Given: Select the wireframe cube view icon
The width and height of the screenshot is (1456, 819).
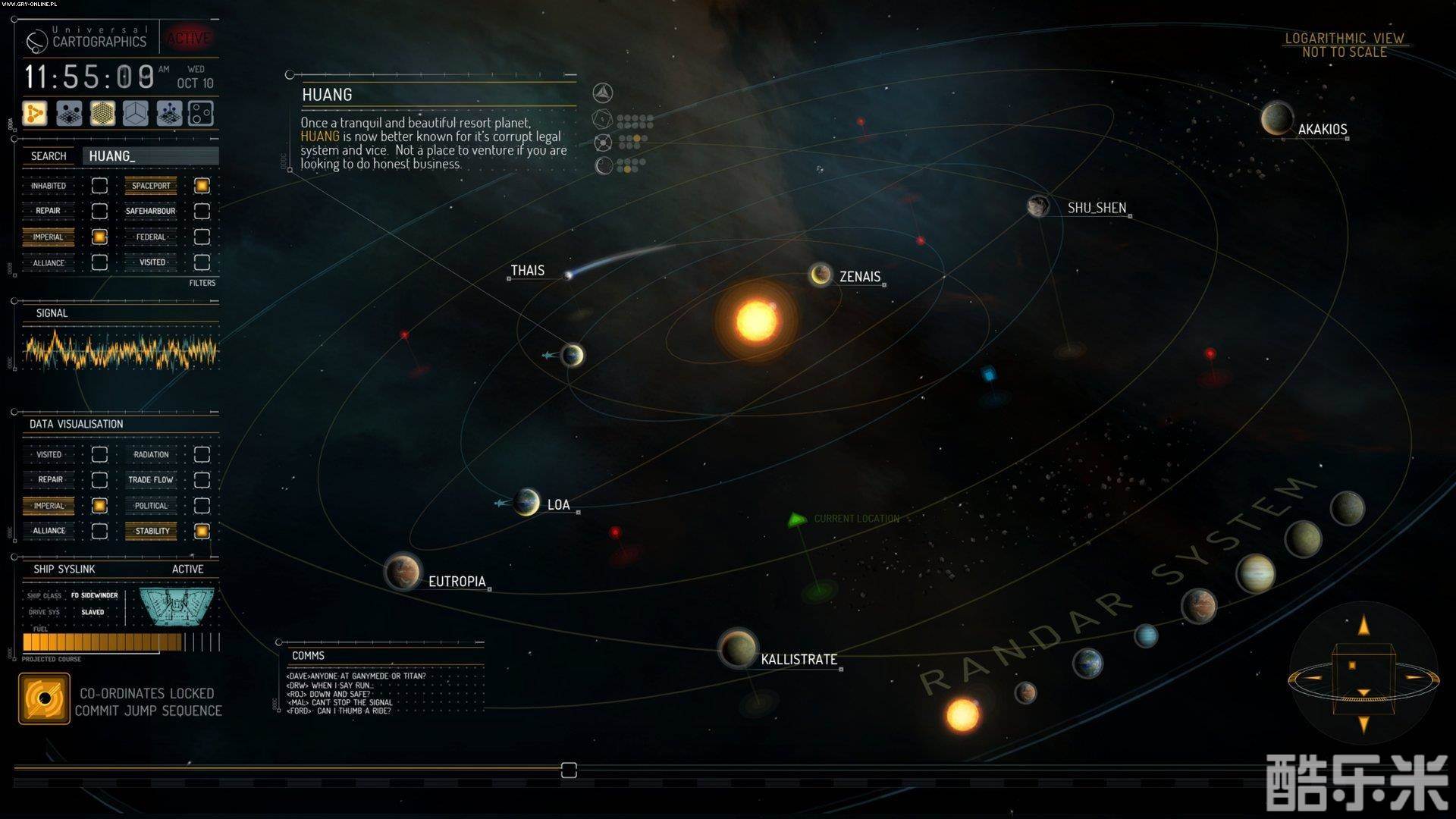Looking at the screenshot, I should (x=136, y=114).
